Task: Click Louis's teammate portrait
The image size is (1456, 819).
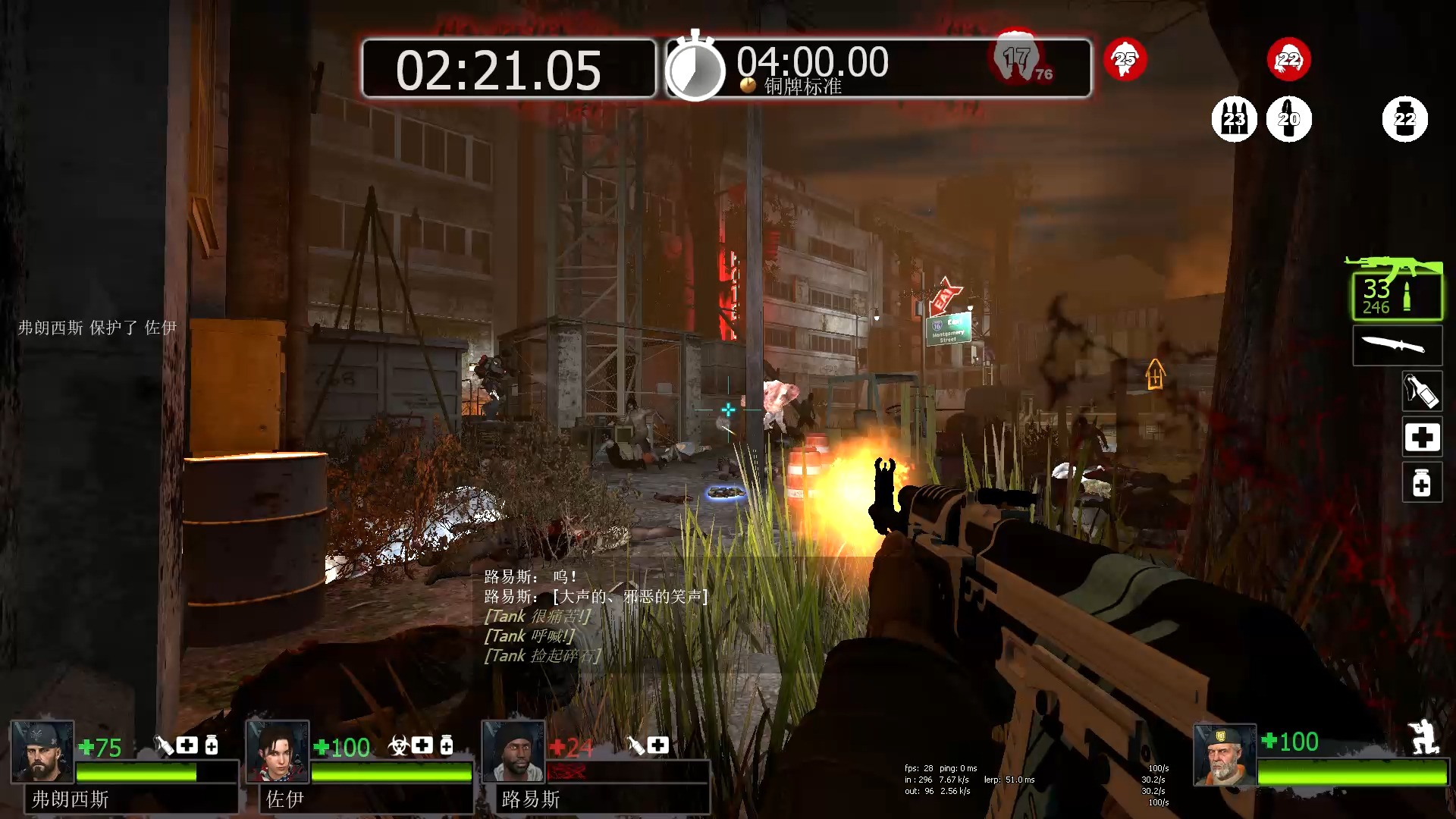Action: [x=513, y=752]
